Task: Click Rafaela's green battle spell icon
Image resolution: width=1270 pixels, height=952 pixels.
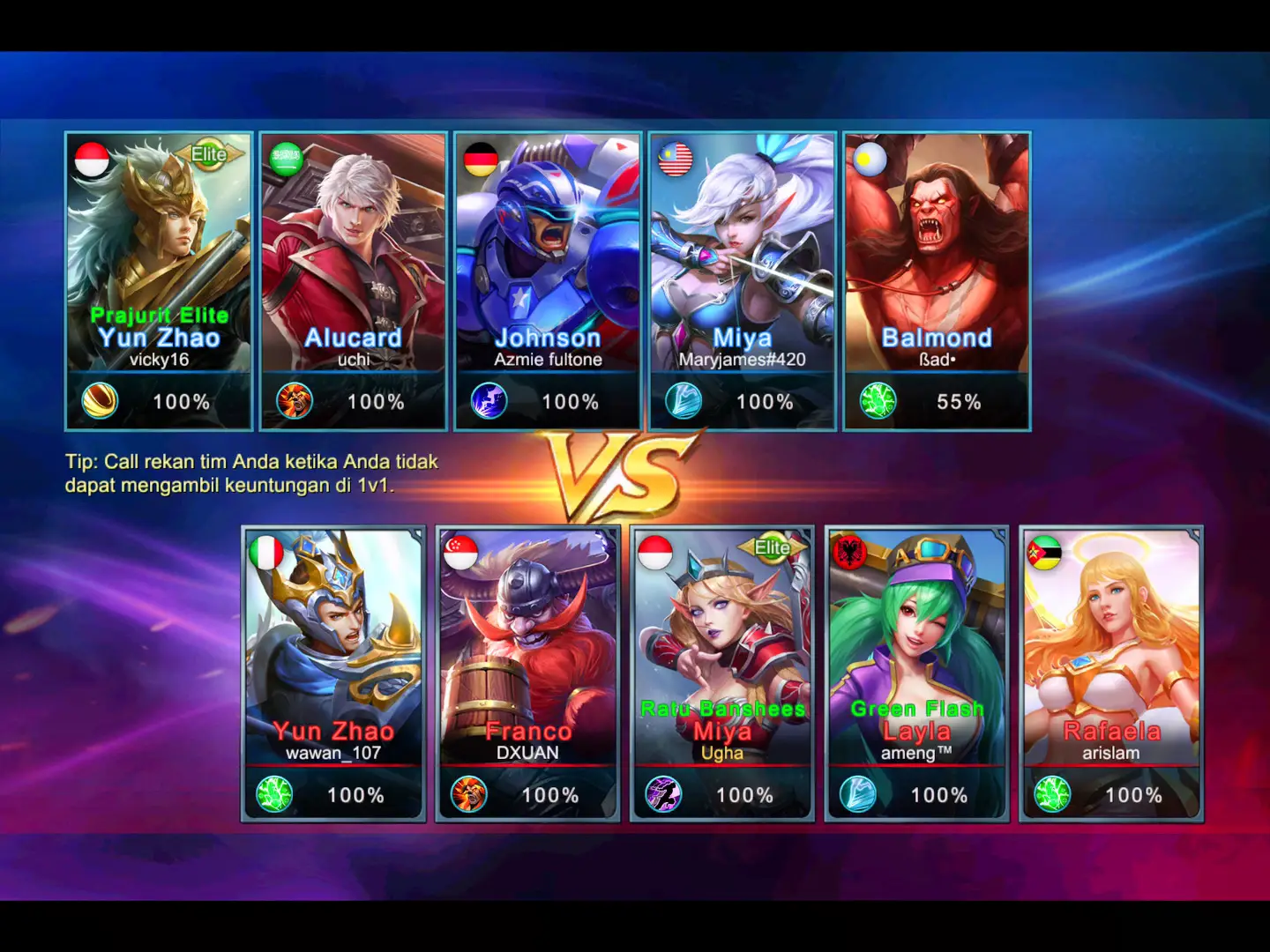Action: (1053, 794)
